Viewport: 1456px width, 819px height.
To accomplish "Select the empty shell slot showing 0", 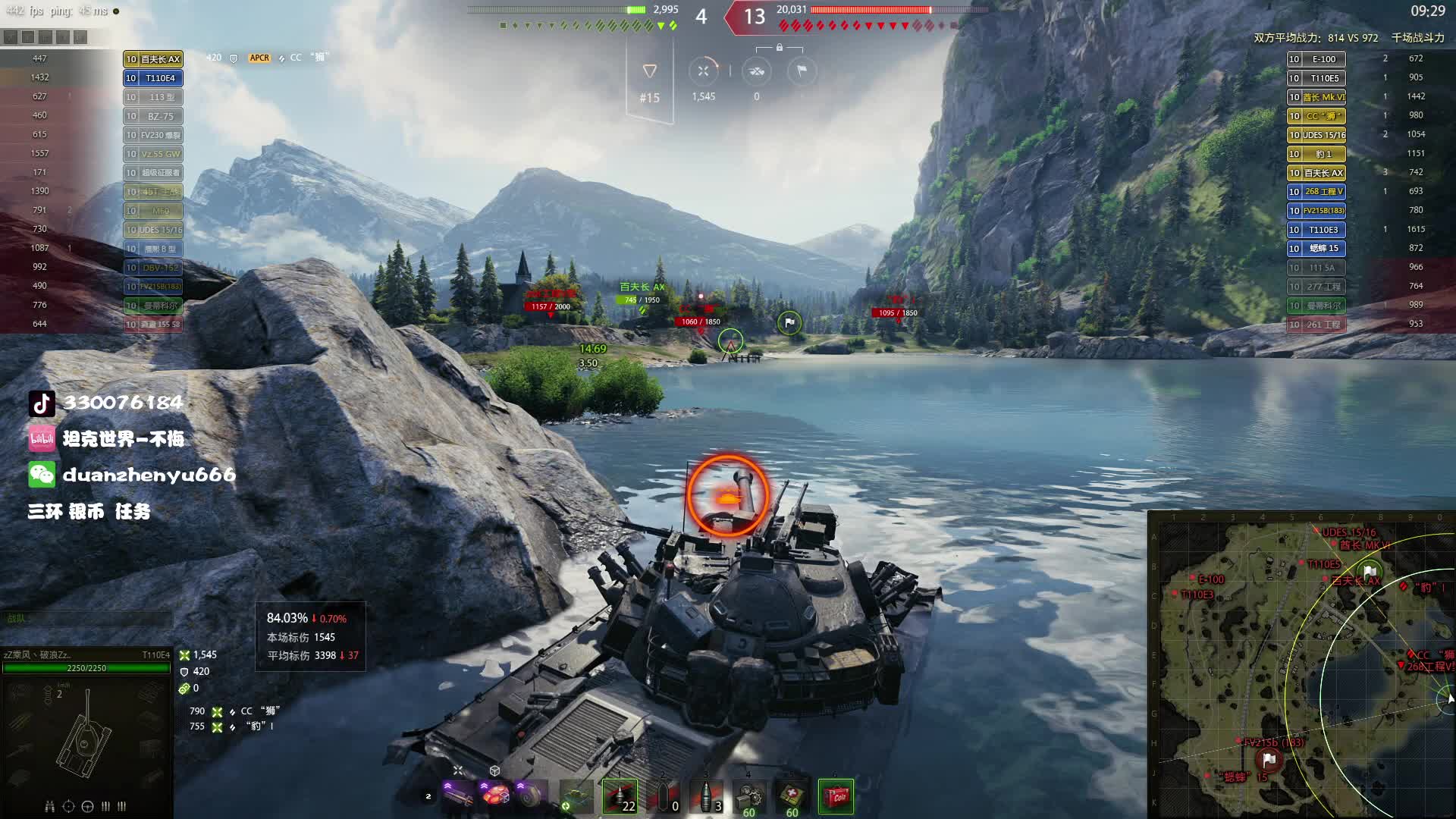I will [x=664, y=796].
